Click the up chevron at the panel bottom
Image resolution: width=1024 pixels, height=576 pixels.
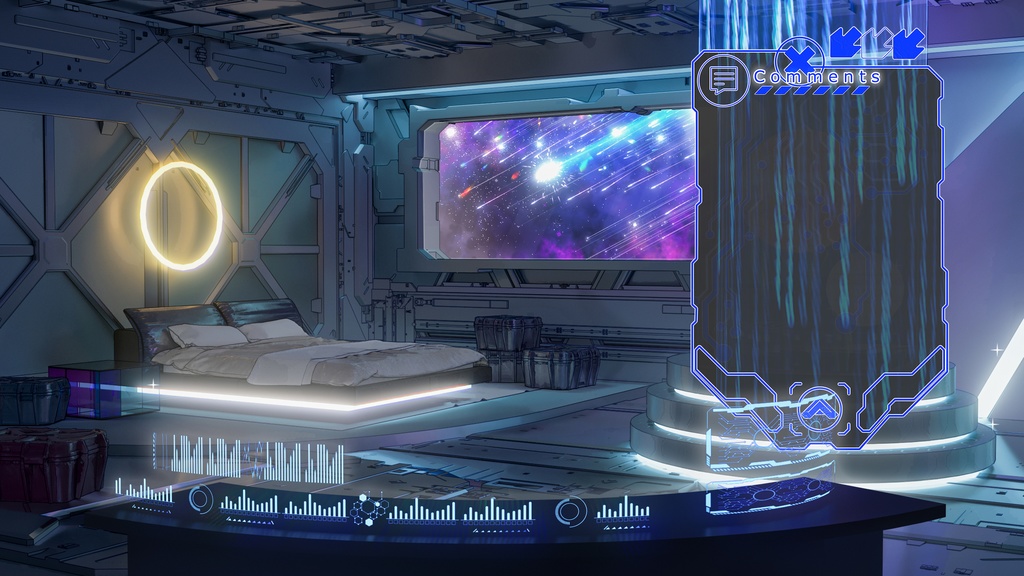(x=817, y=408)
